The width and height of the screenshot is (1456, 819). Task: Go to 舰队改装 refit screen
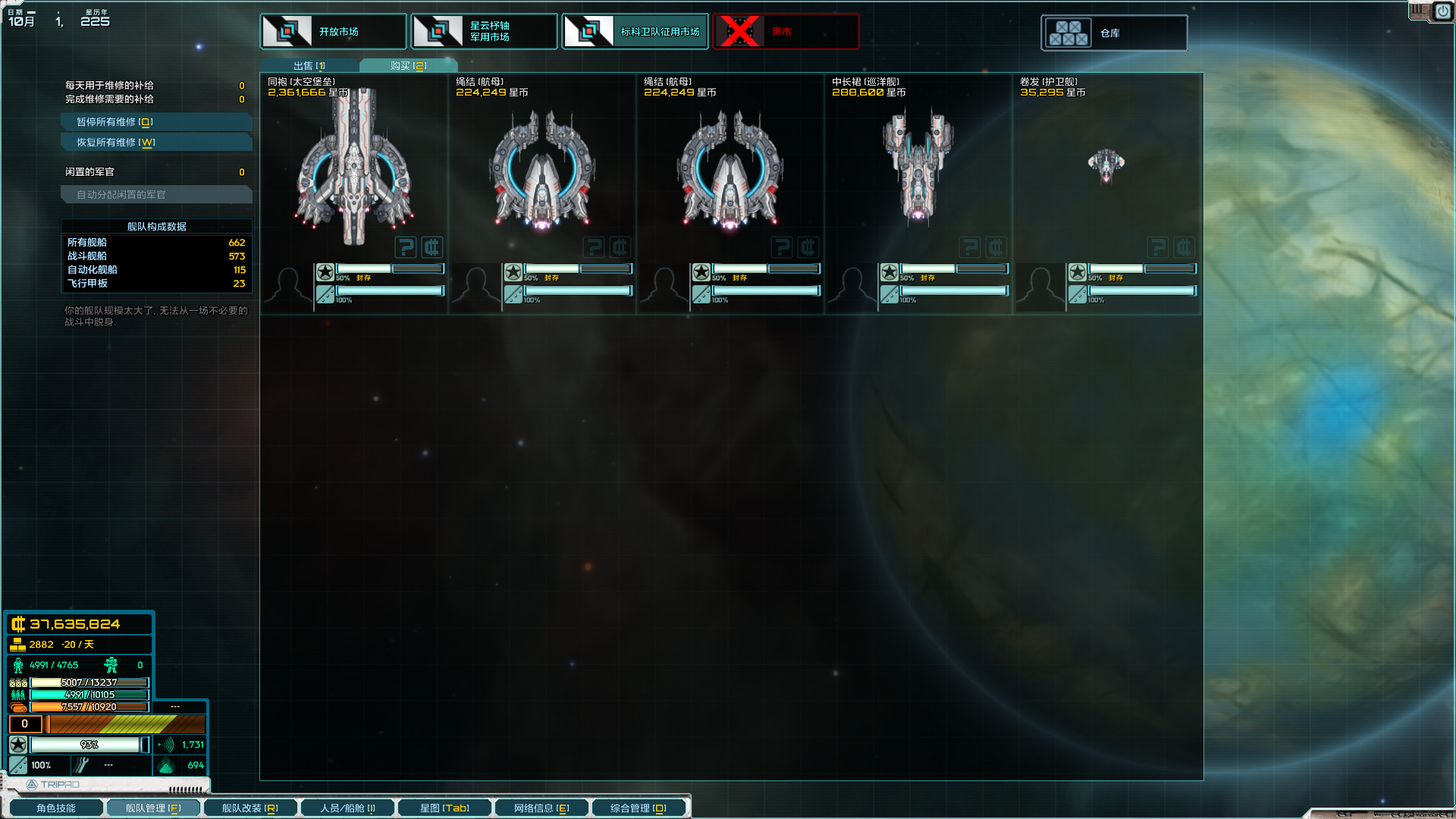coord(249,808)
